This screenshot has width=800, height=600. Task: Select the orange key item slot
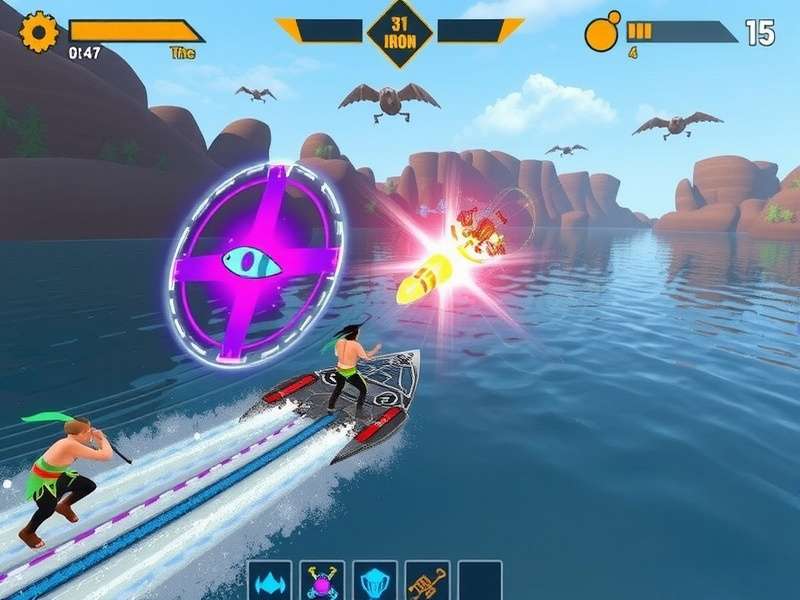point(427,580)
